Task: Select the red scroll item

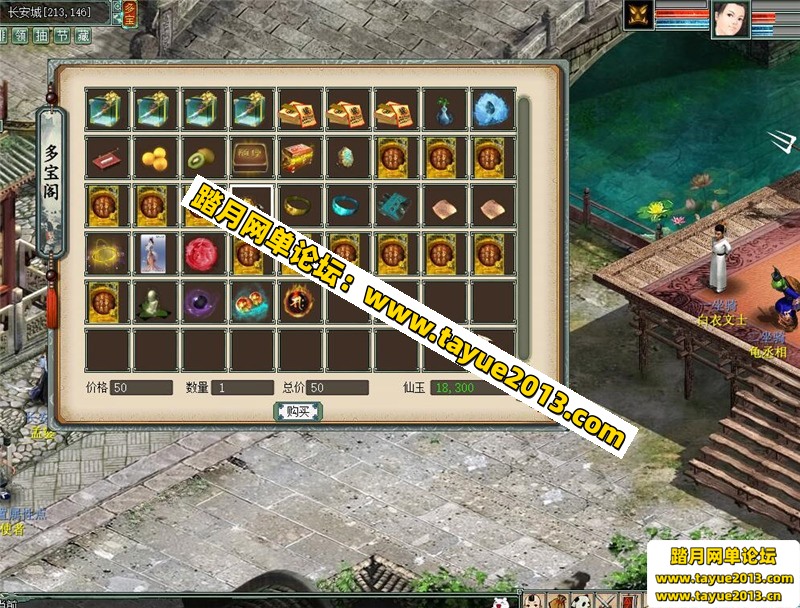Action: tap(105, 158)
